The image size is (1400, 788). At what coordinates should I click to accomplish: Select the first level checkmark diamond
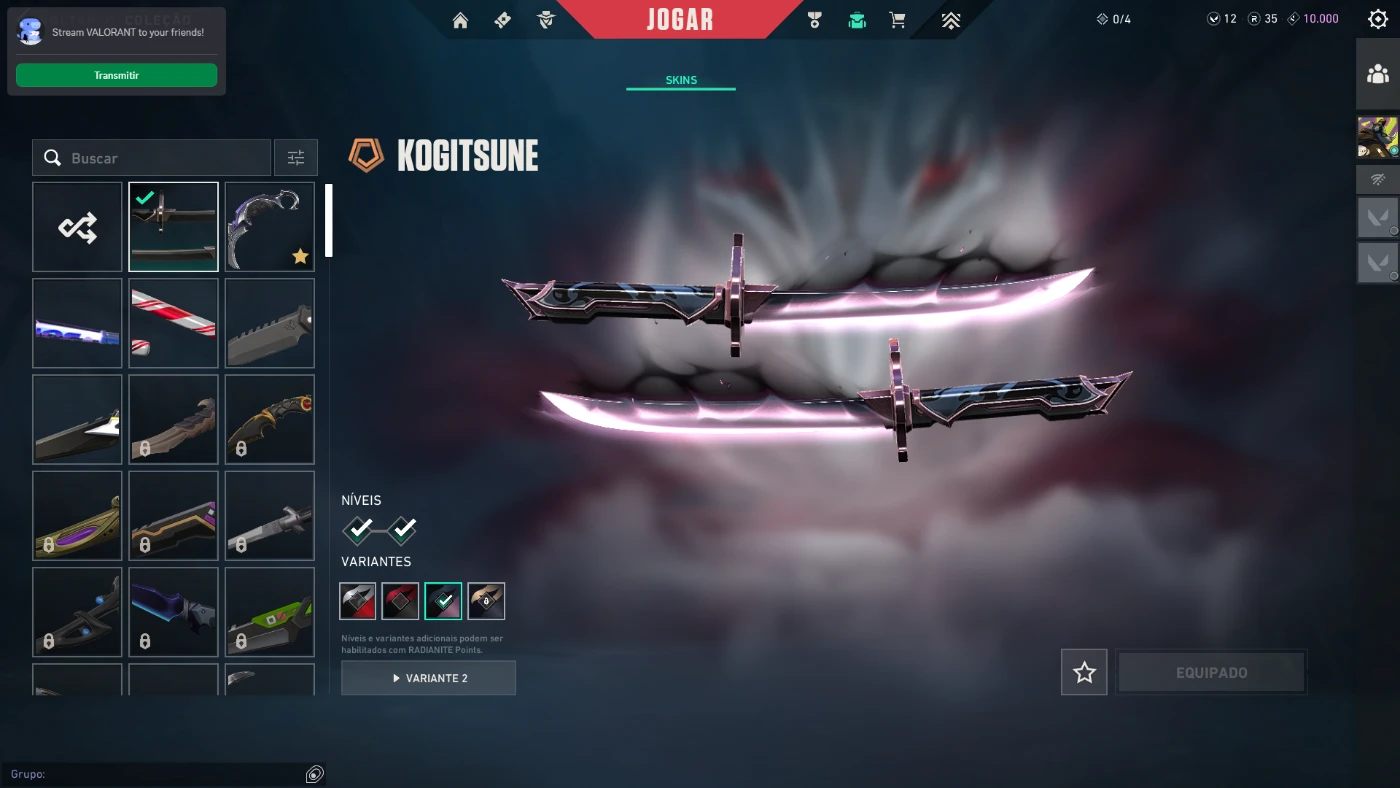coord(361,528)
